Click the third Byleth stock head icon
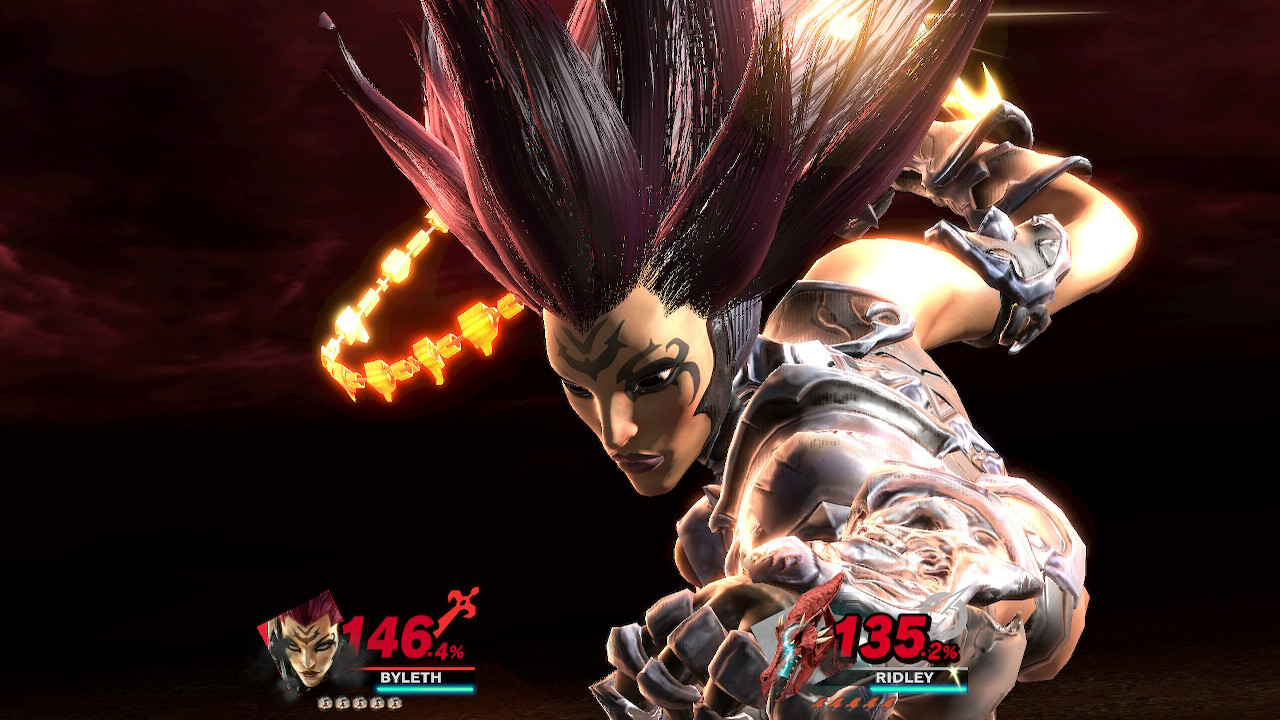 click(359, 703)
